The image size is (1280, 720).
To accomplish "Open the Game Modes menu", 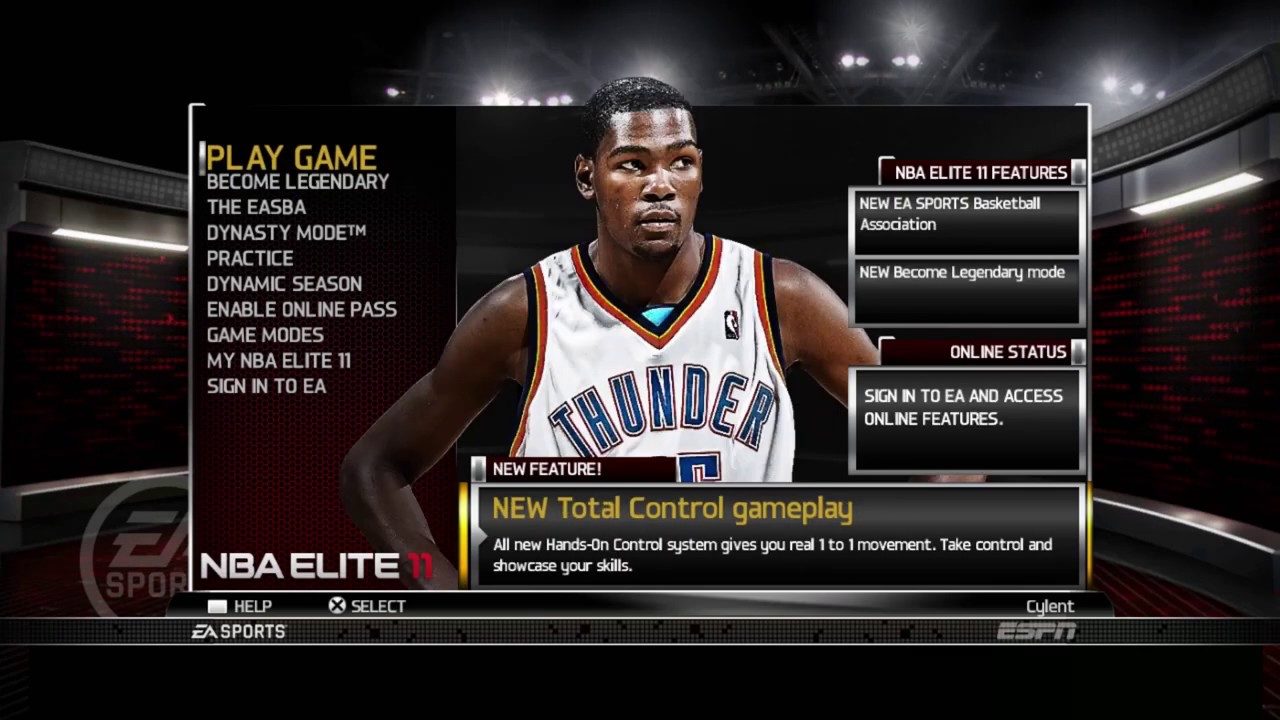I will tap(265, 335).
